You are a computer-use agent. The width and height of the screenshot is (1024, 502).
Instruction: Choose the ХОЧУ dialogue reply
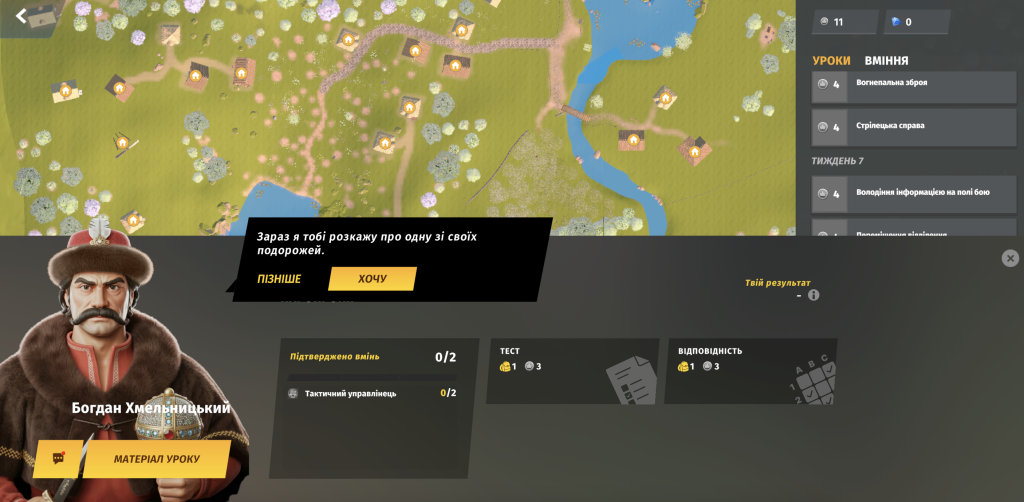(372, 279)
